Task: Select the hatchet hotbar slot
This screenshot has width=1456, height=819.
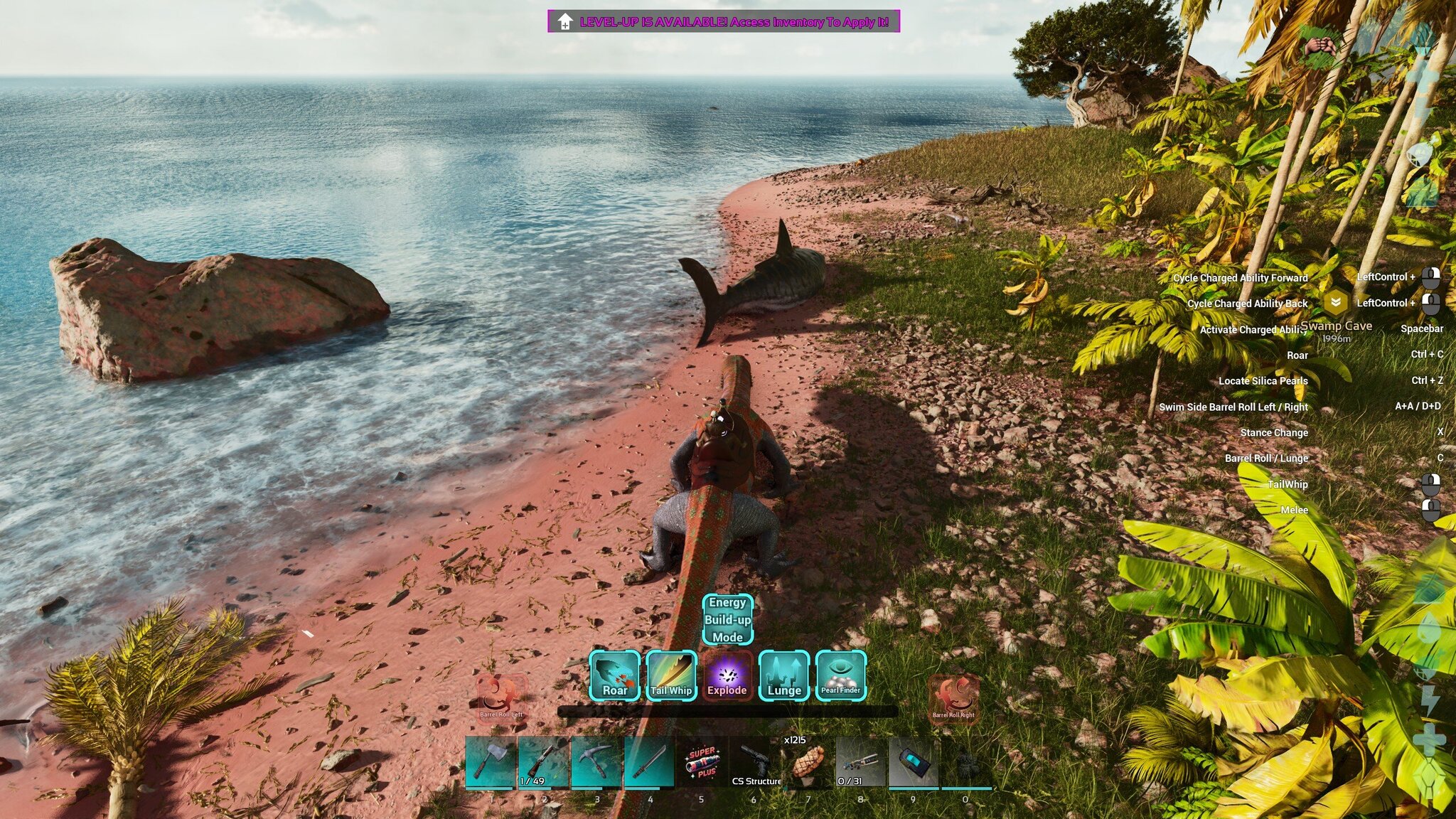Action: tap(491, 762)
